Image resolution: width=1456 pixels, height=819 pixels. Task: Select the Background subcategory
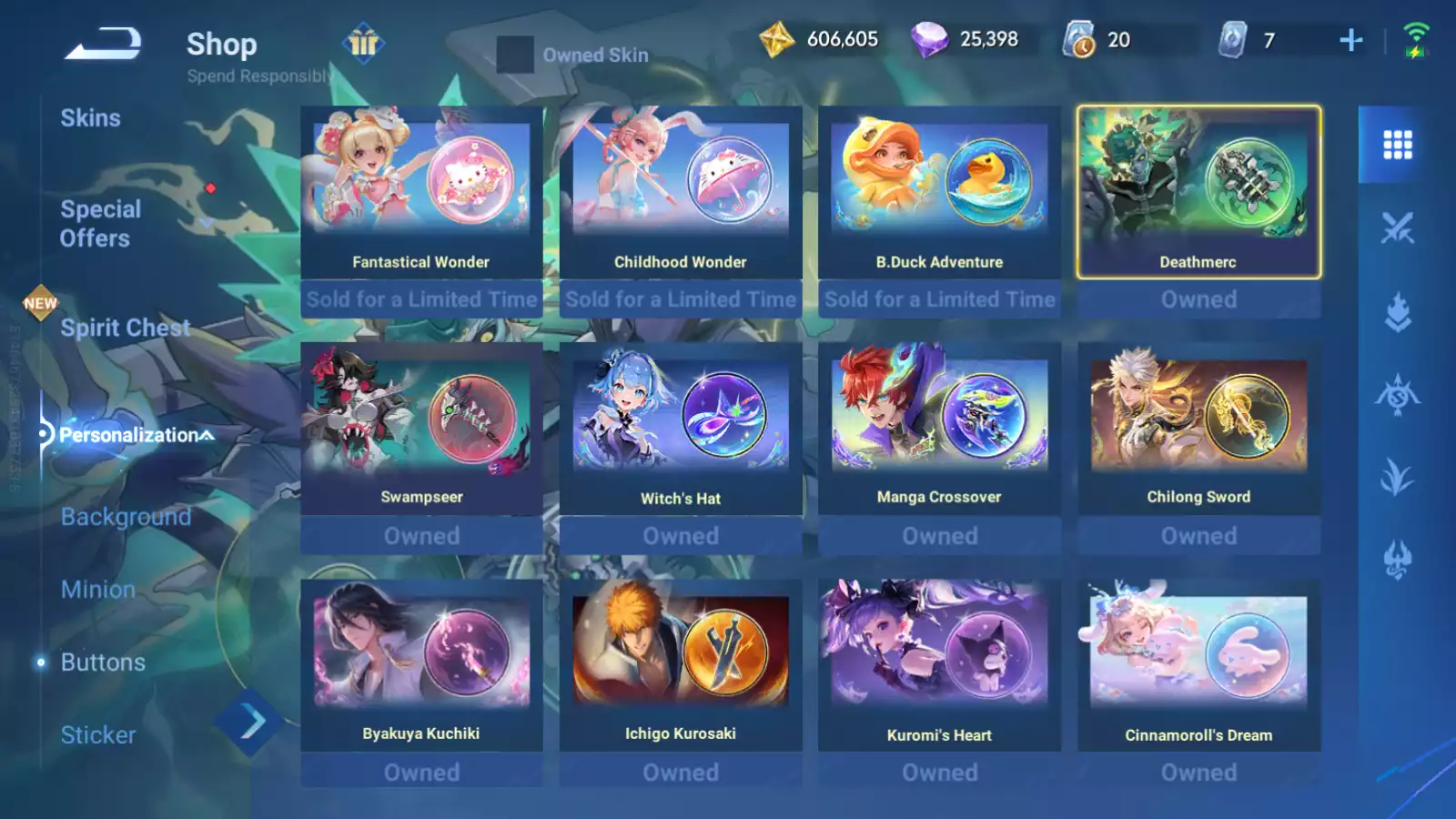126,517
